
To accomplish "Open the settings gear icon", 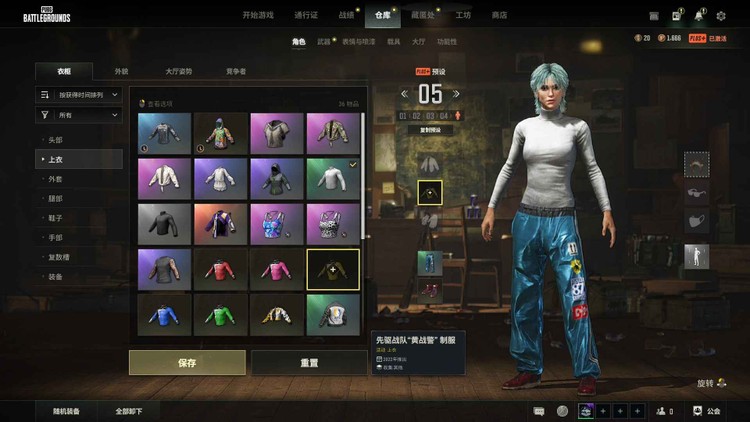I will (x=721, y=16).
